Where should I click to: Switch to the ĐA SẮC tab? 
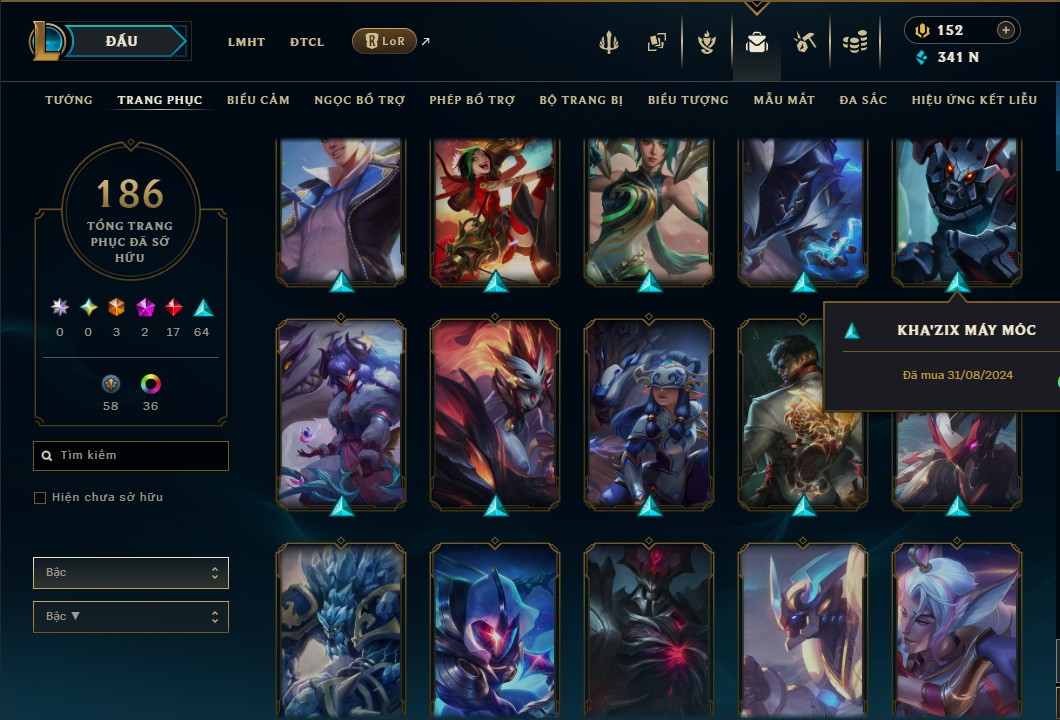point(863,100)
